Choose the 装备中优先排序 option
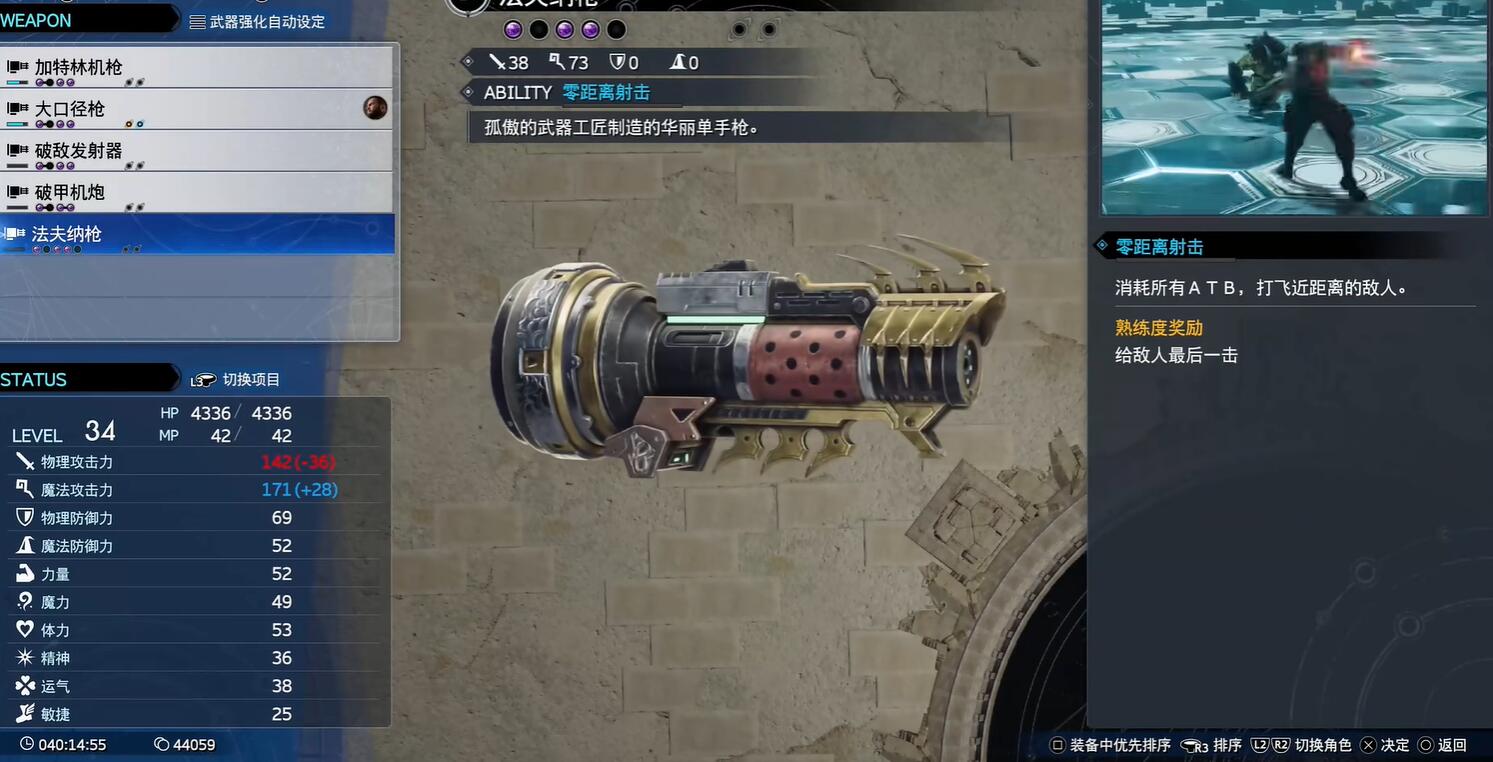 pos(1110,745)
